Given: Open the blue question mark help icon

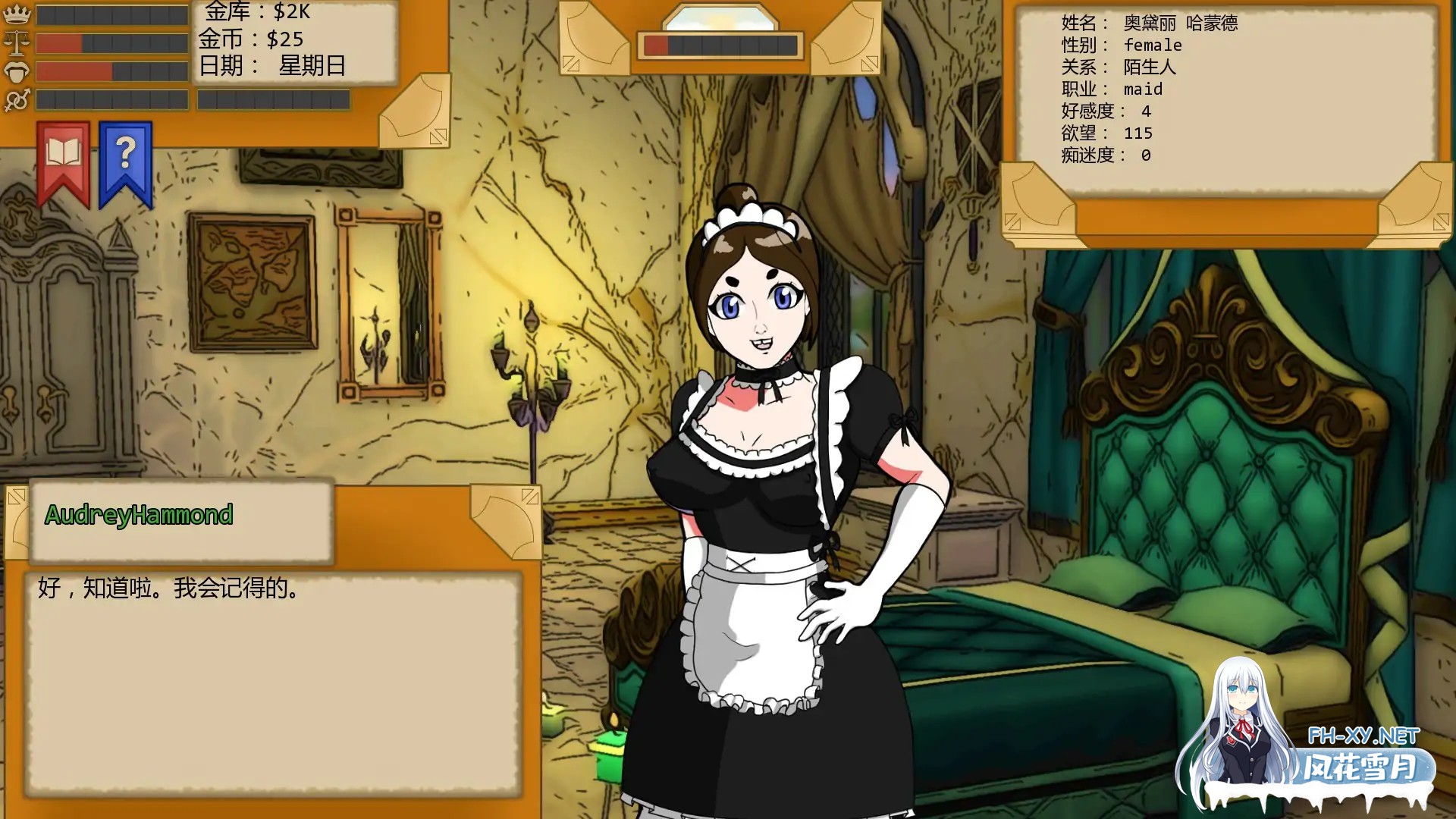Looking at the screenshot, I should pyautogui.click(x=126, y=151).
